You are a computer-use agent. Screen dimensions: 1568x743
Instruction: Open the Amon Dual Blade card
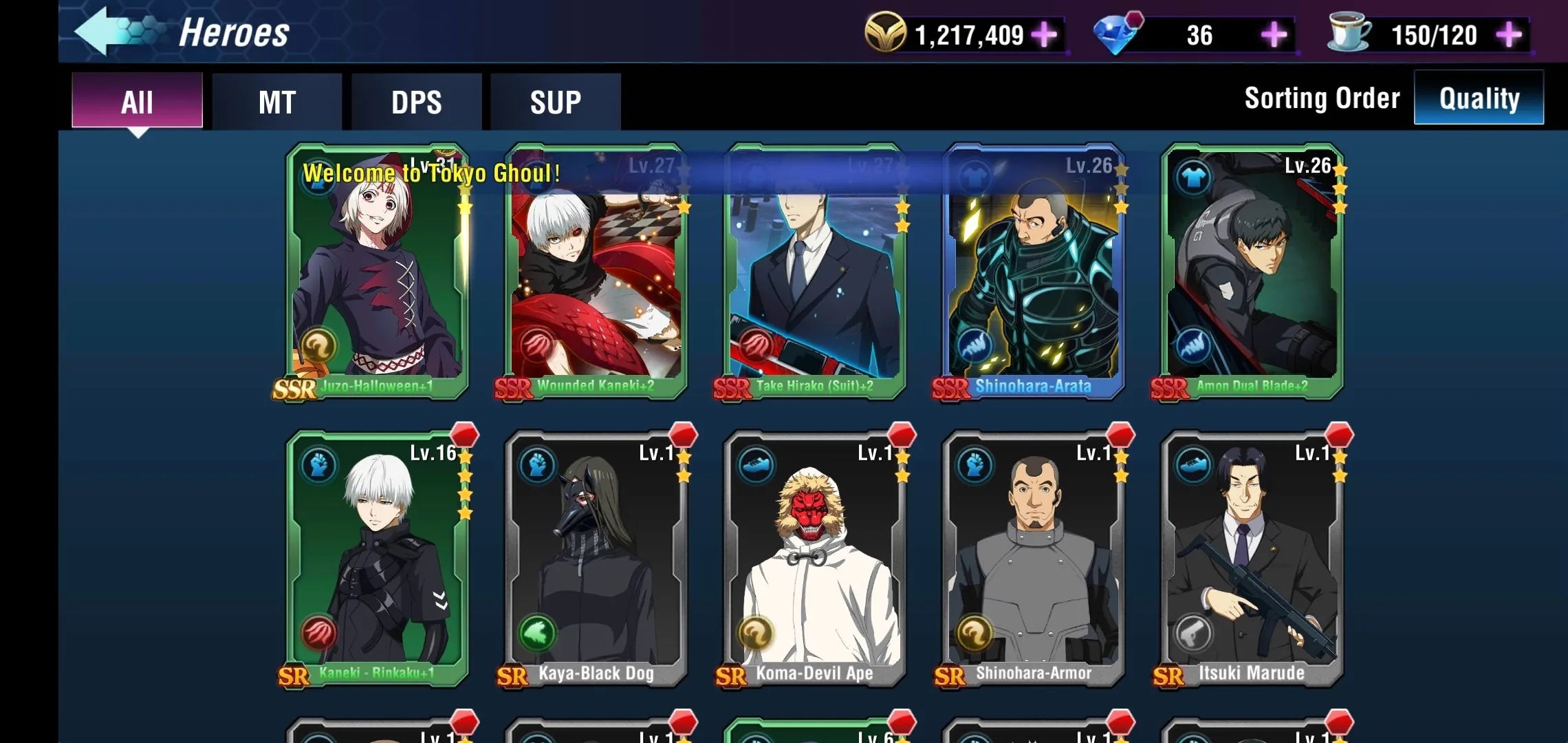1252,275
